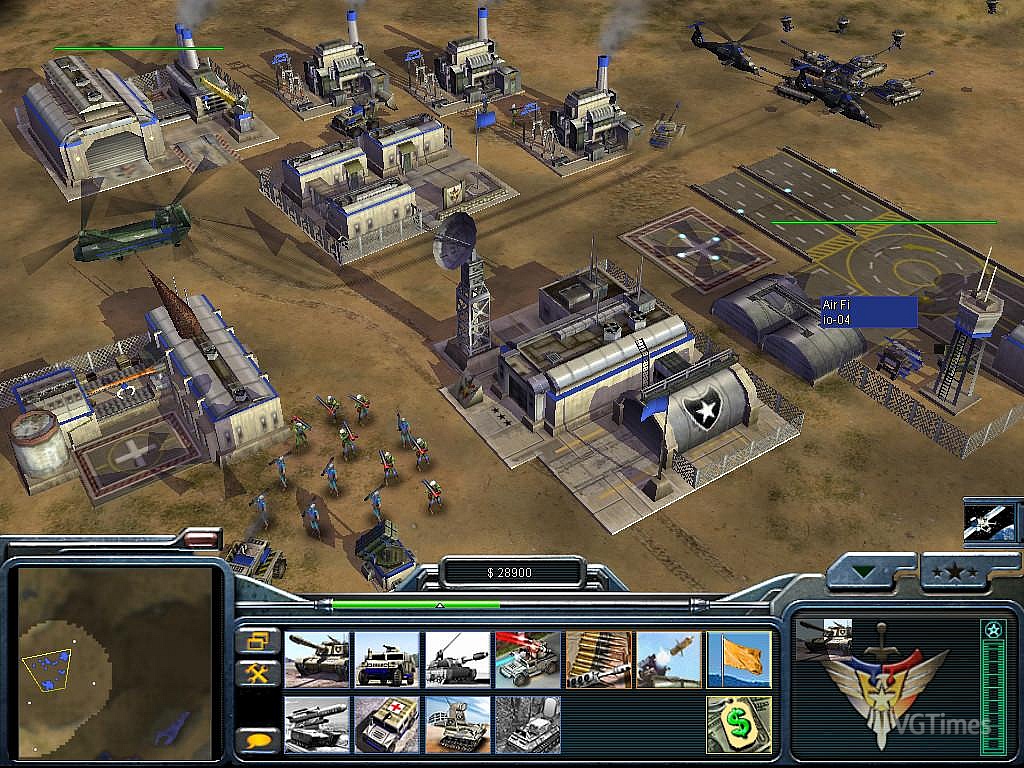1024x768 pixels.
Task: Purchase the ammunition belt upgrade
Action: (x=598, y=659)
